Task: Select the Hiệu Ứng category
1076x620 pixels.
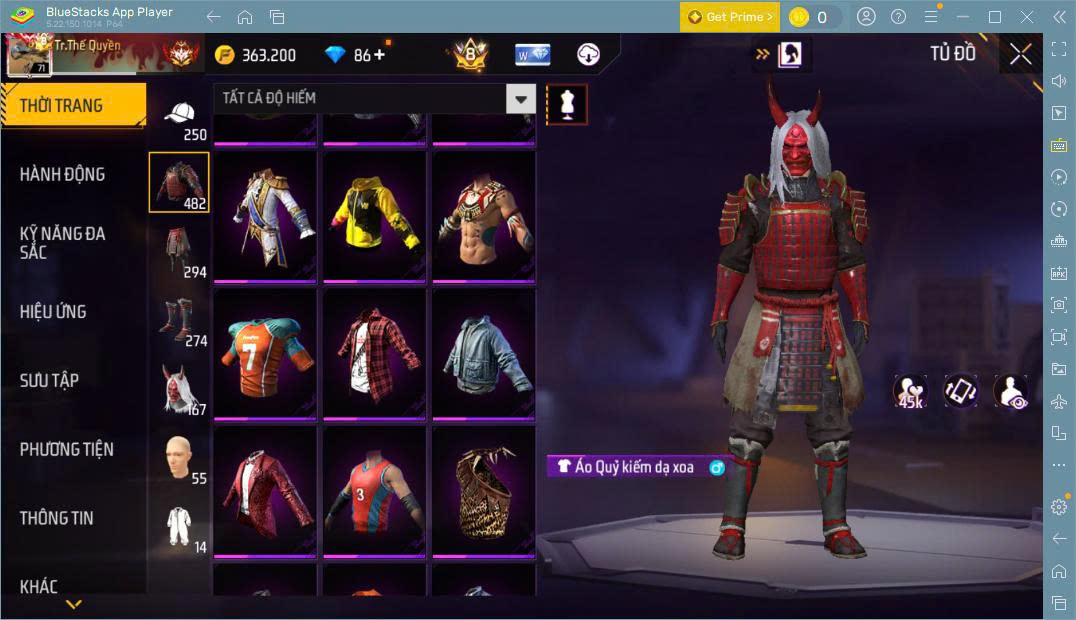Action: click(53, 311)
